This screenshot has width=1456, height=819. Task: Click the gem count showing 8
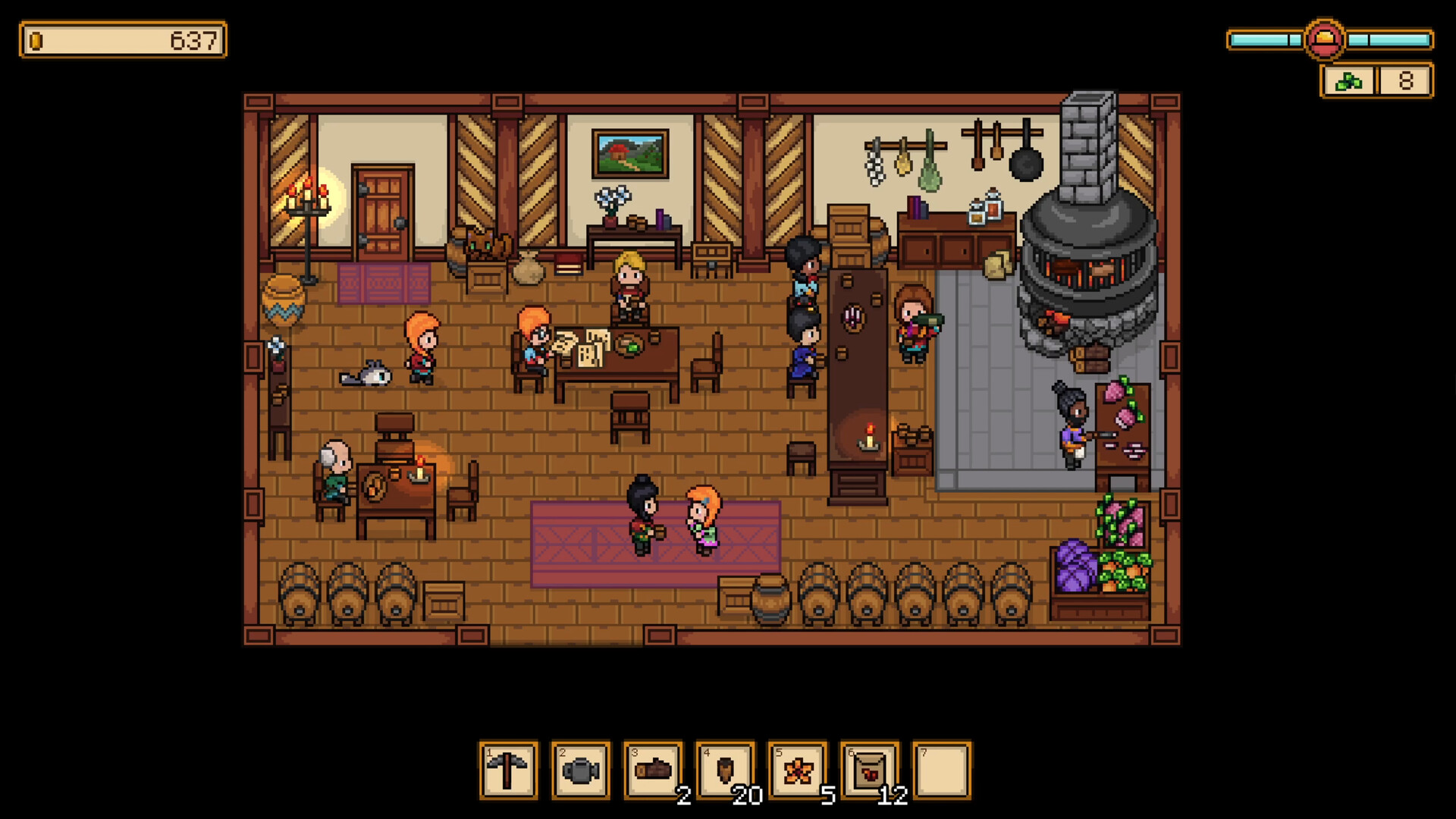tap(1407, 80)
